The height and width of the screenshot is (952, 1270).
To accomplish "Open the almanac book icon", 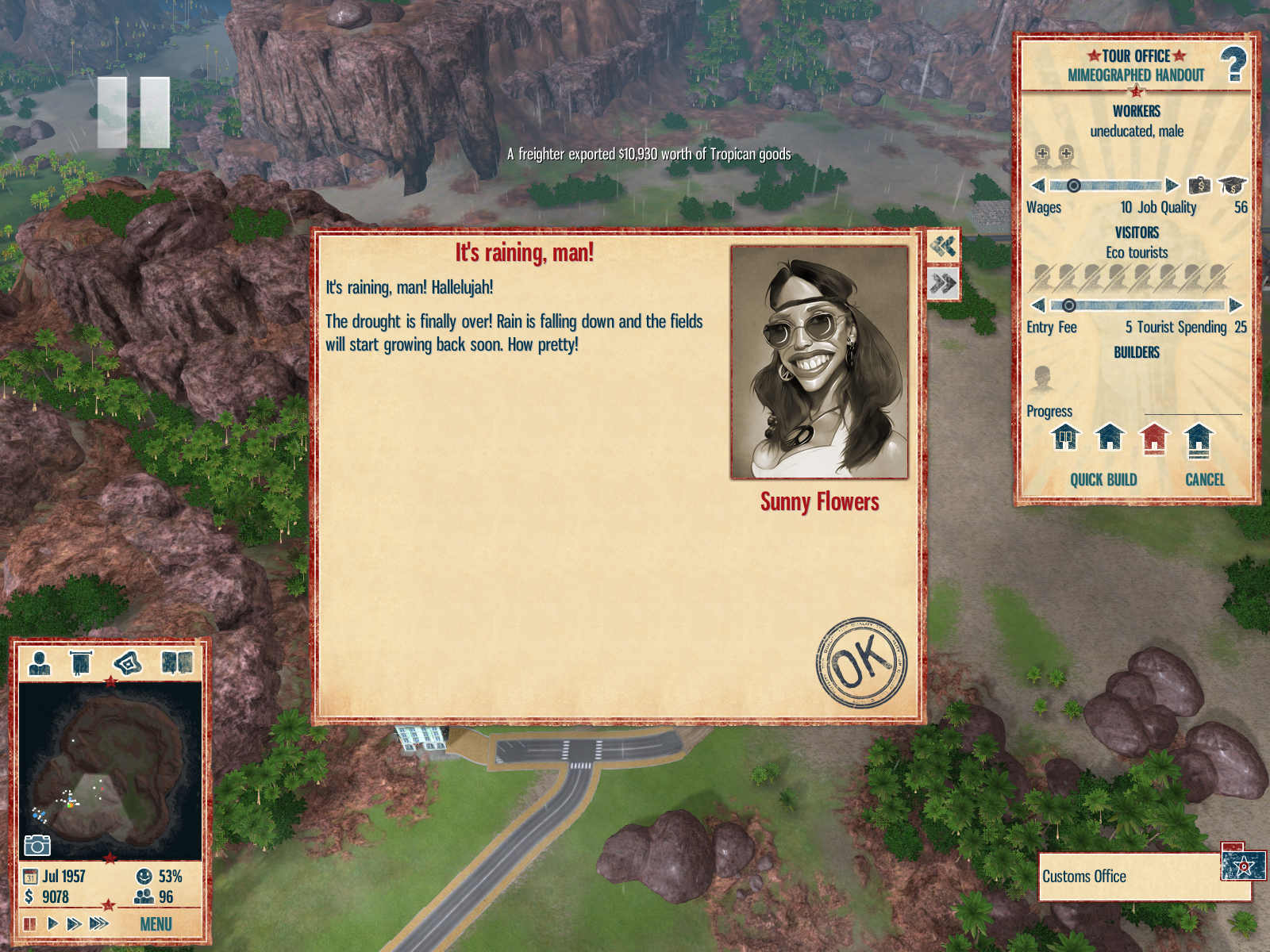I will pyautogui.click(x=177, y=662).
